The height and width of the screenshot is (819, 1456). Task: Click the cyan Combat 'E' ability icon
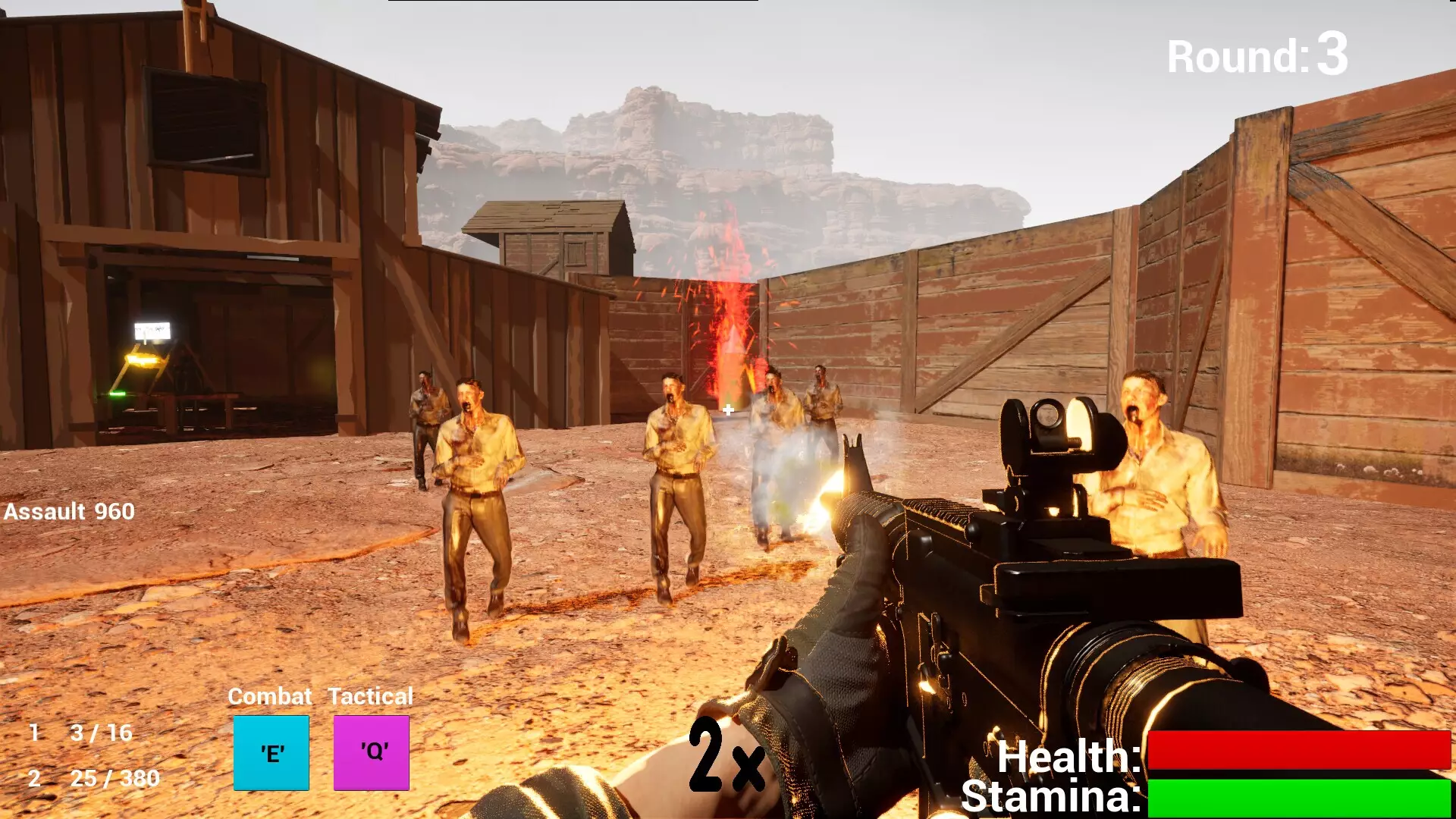(x=271, y=753)
